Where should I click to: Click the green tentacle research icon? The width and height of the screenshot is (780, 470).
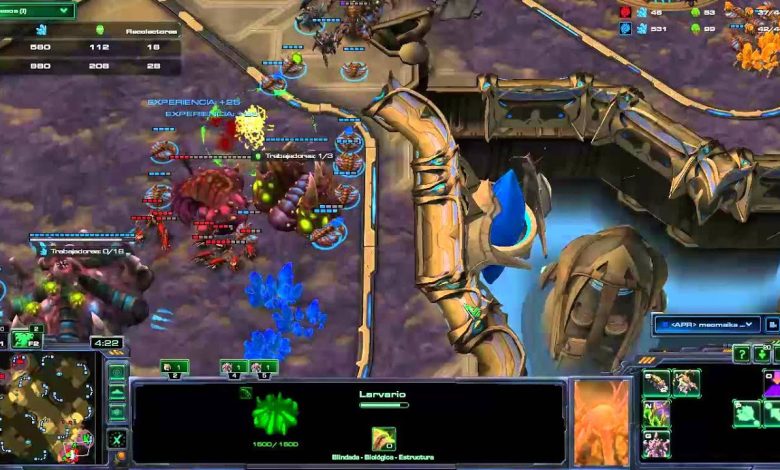pos(656,412)
